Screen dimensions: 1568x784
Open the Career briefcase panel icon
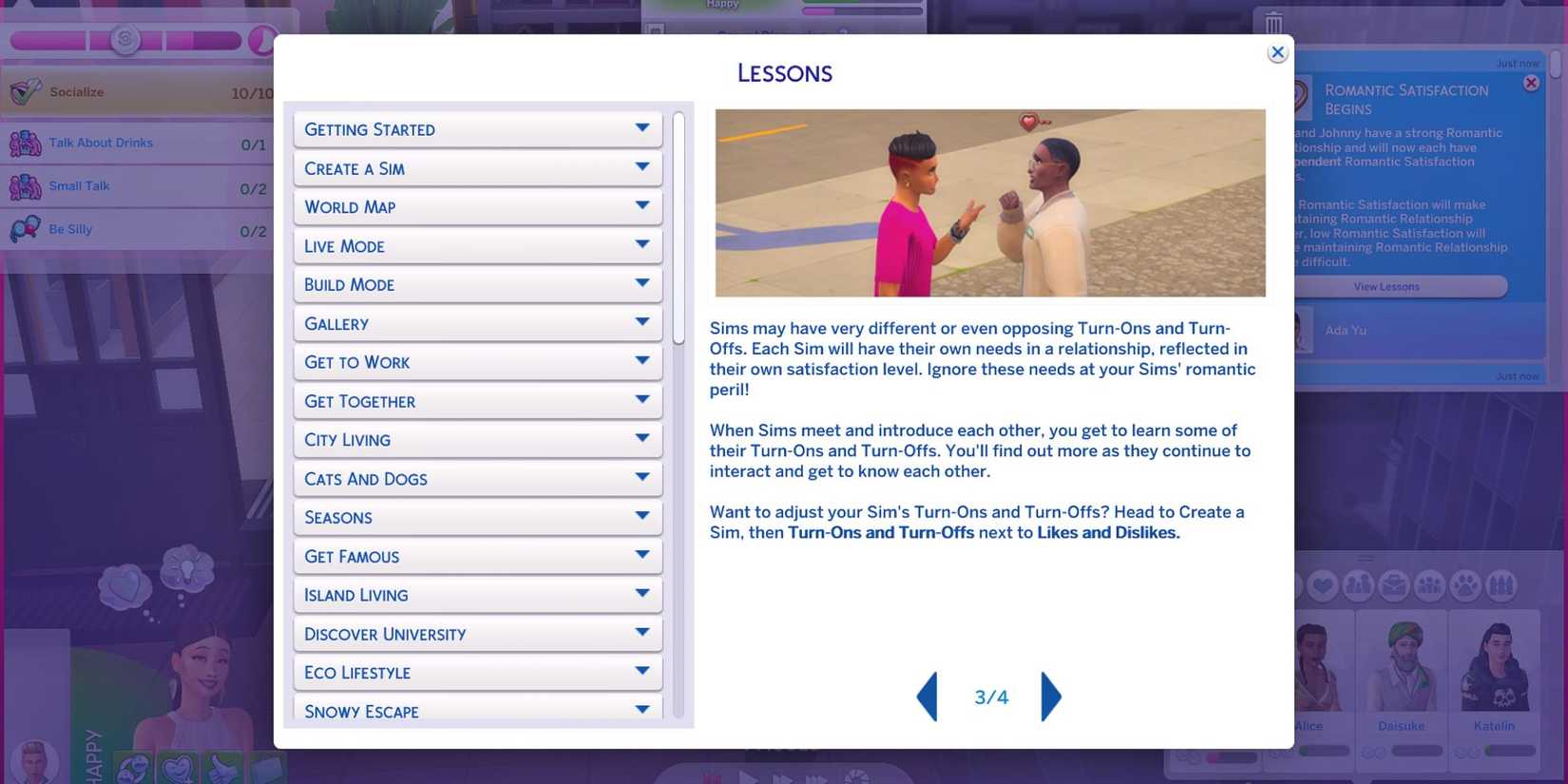pyautogui.click(x=1391, y=584)
